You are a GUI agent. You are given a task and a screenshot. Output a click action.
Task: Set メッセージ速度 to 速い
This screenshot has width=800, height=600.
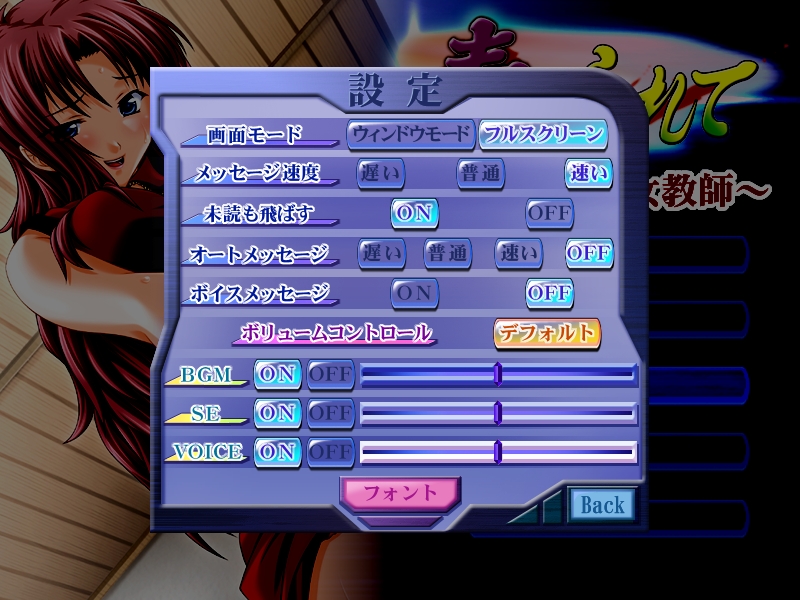pyautogui.click(x=588, y=173)
